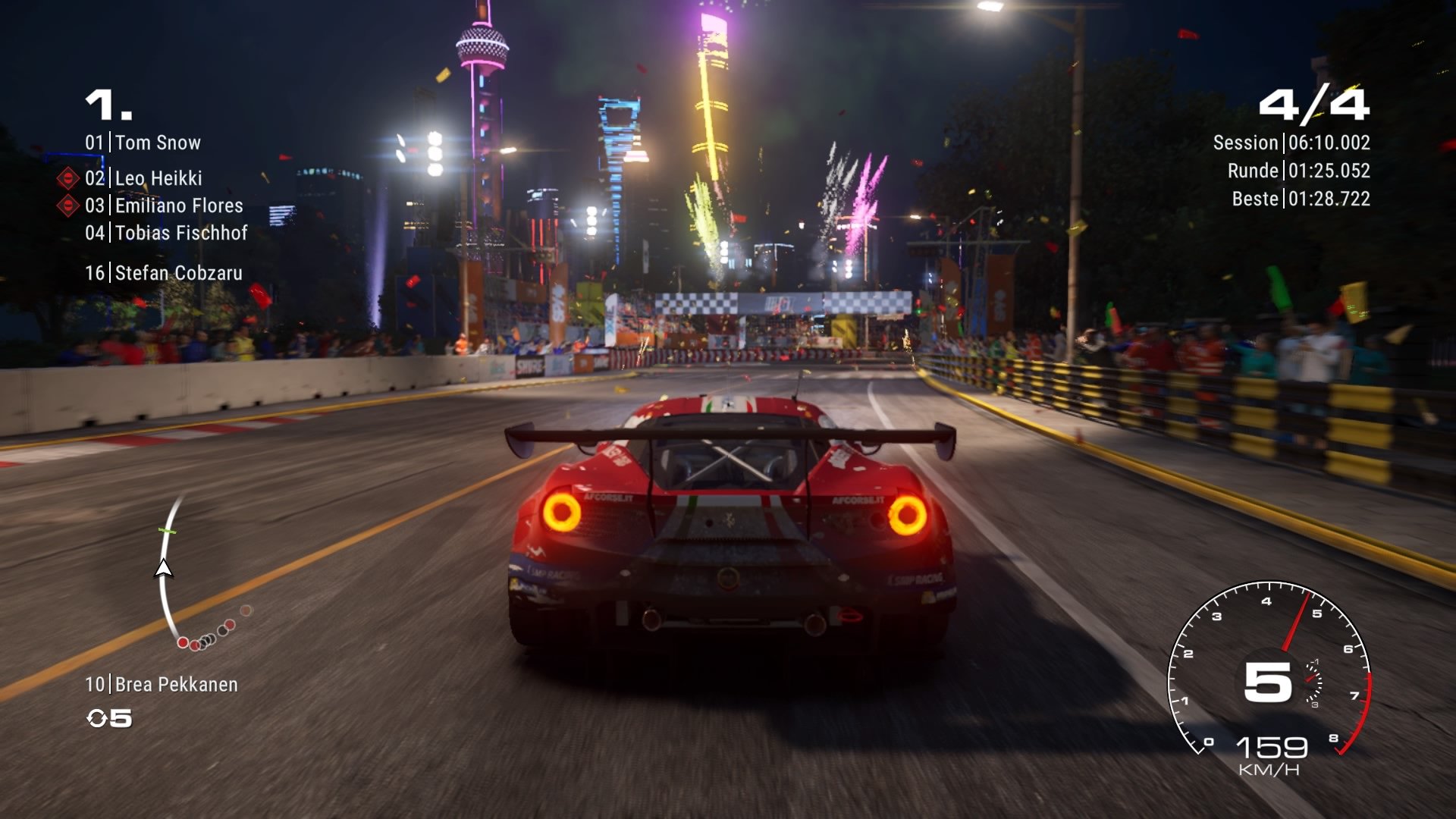Activate the flashback rewind icon
Image resolution: width=1456 pixels, height=819 pixels.
click(97, 718)
